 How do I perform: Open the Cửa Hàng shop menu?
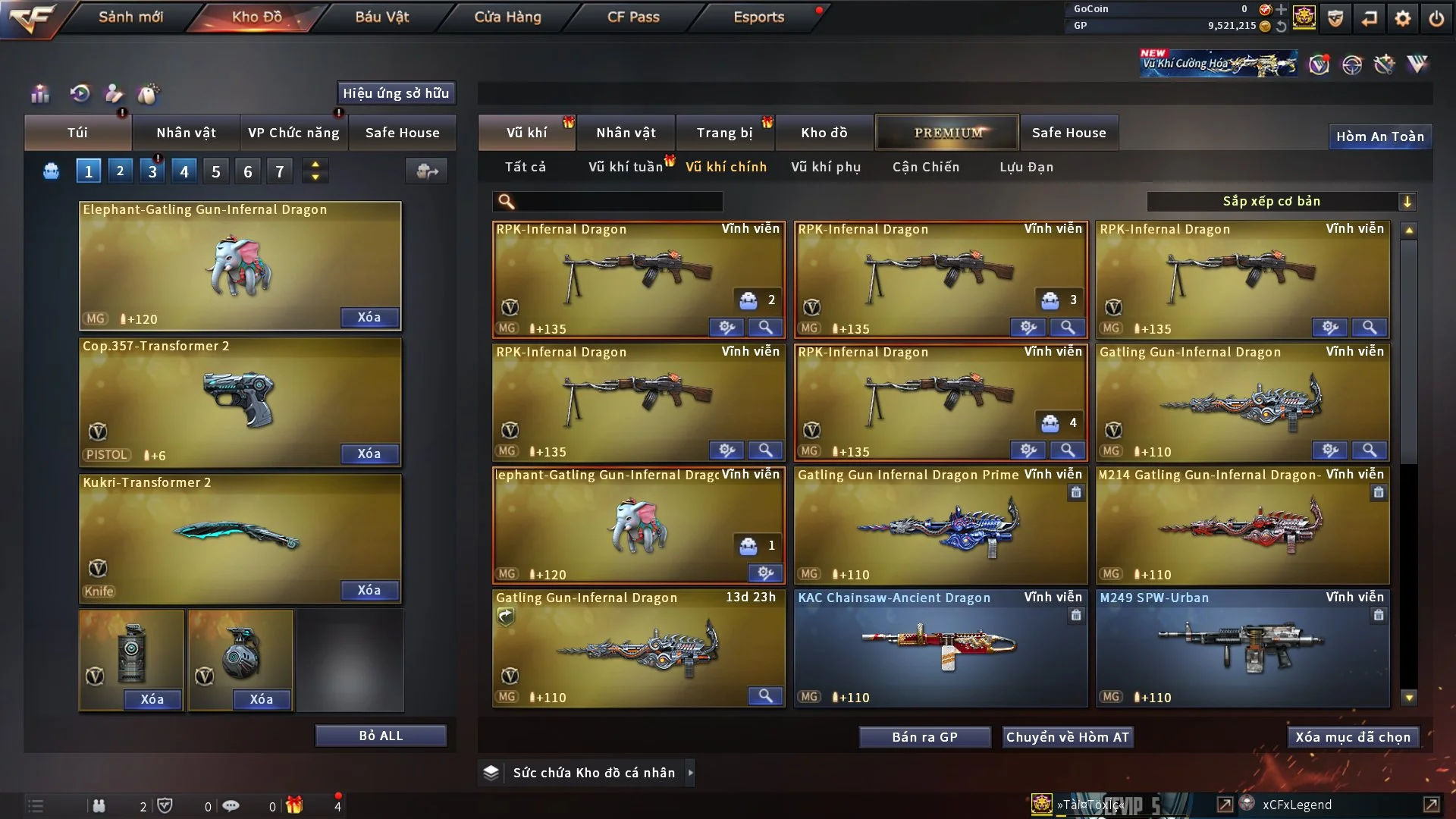pyautogui.click(x=507, y=17)
